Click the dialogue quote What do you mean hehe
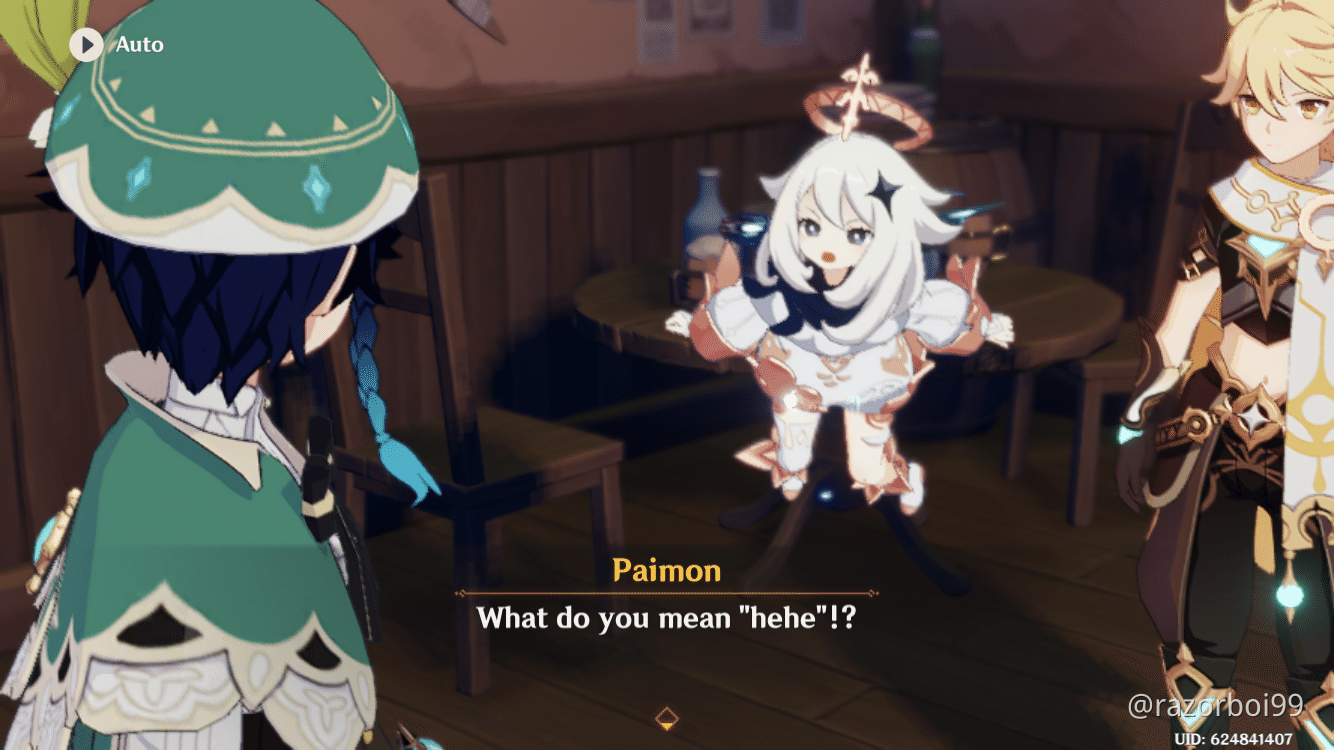The height and width of the screenshot is (750, 1334). (x=667, y=617)
